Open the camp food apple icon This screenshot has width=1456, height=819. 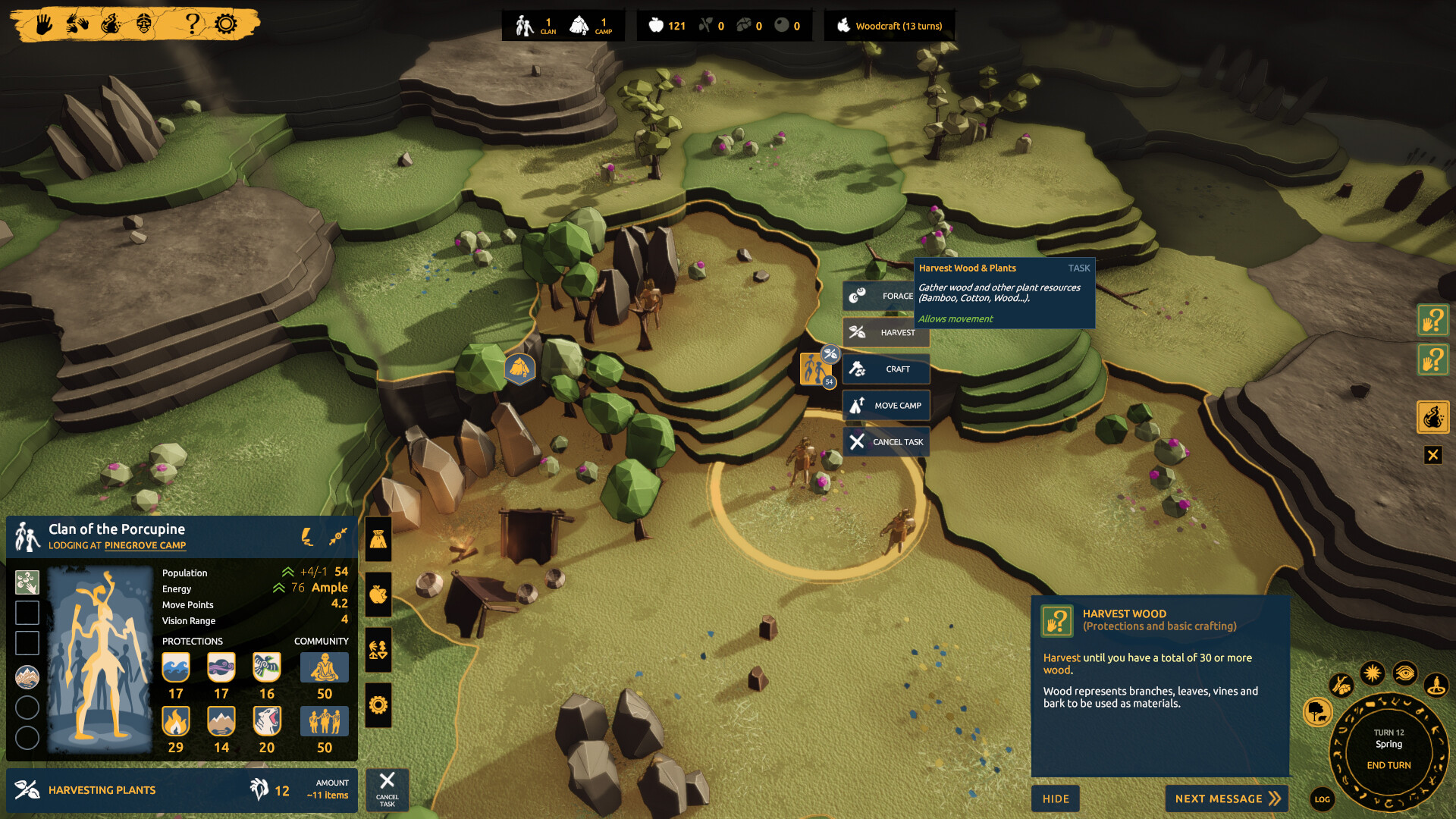coord(377,596)
